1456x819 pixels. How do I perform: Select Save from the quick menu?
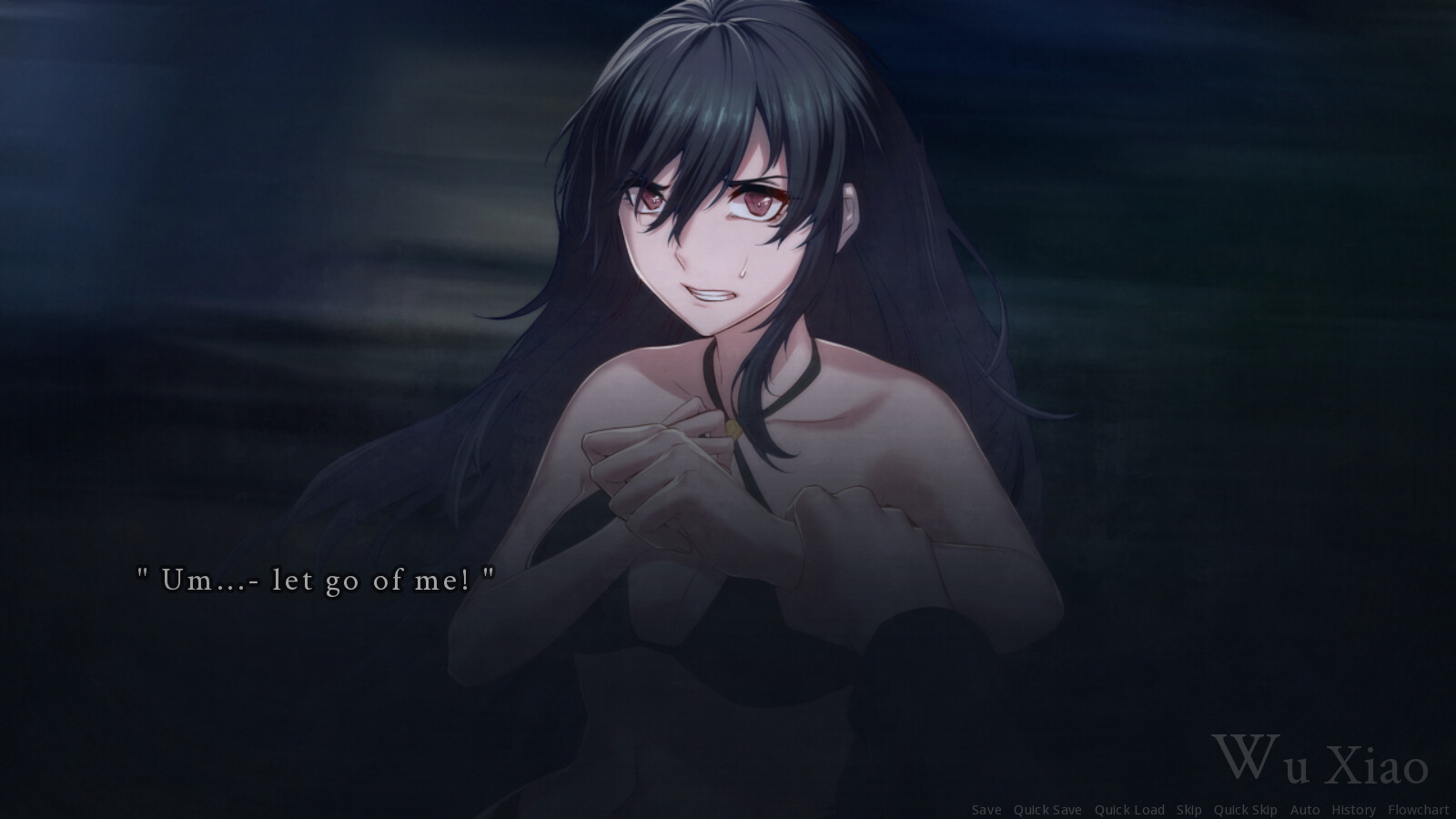[x=986, y=810]
